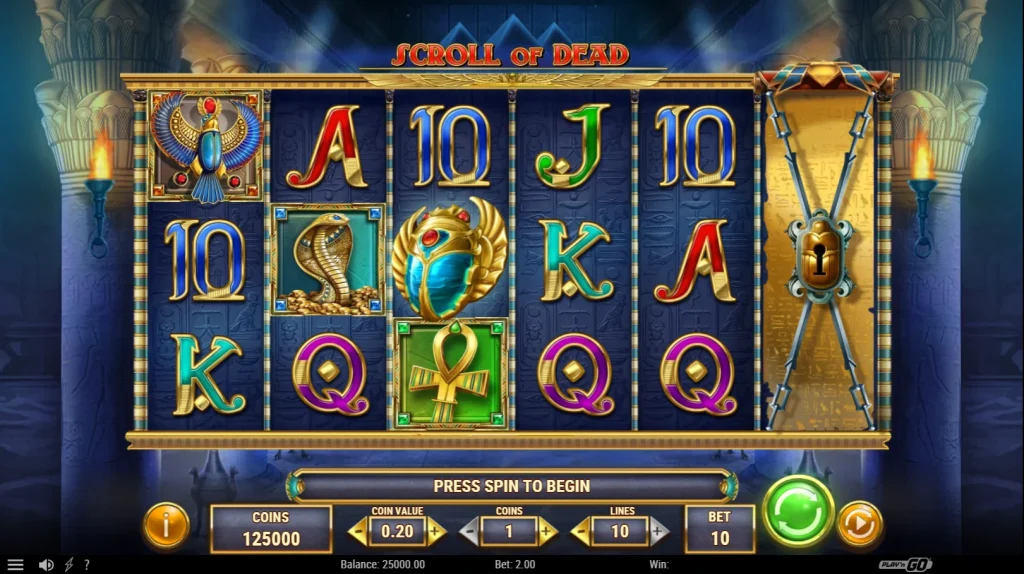Open the paytable info button

tap(166, 525)
